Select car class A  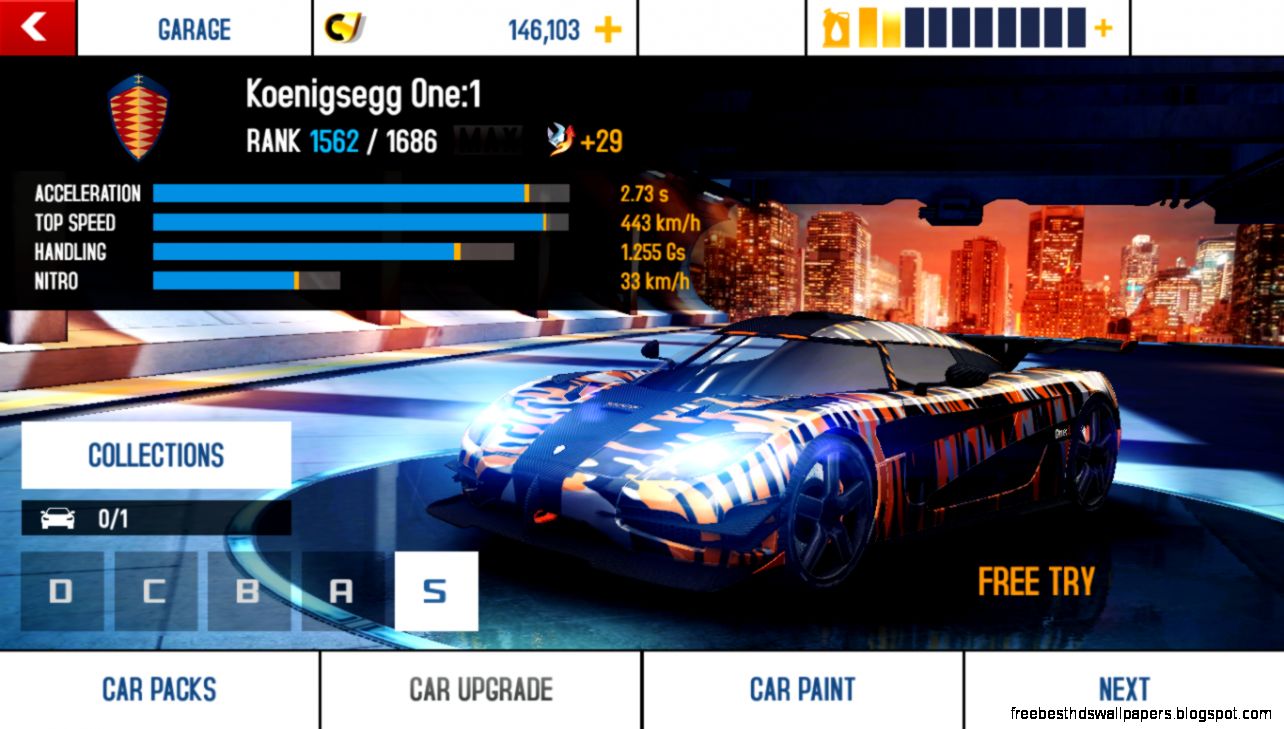pyautogui.click(x=342, y=591)
